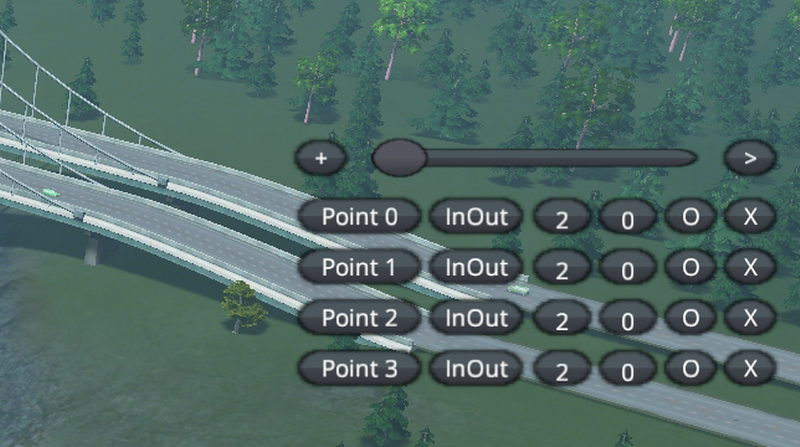The height and width of the screenshot is (447, 800).
Task: Click the InOut button for Point 3
Action: click(476, 368)
